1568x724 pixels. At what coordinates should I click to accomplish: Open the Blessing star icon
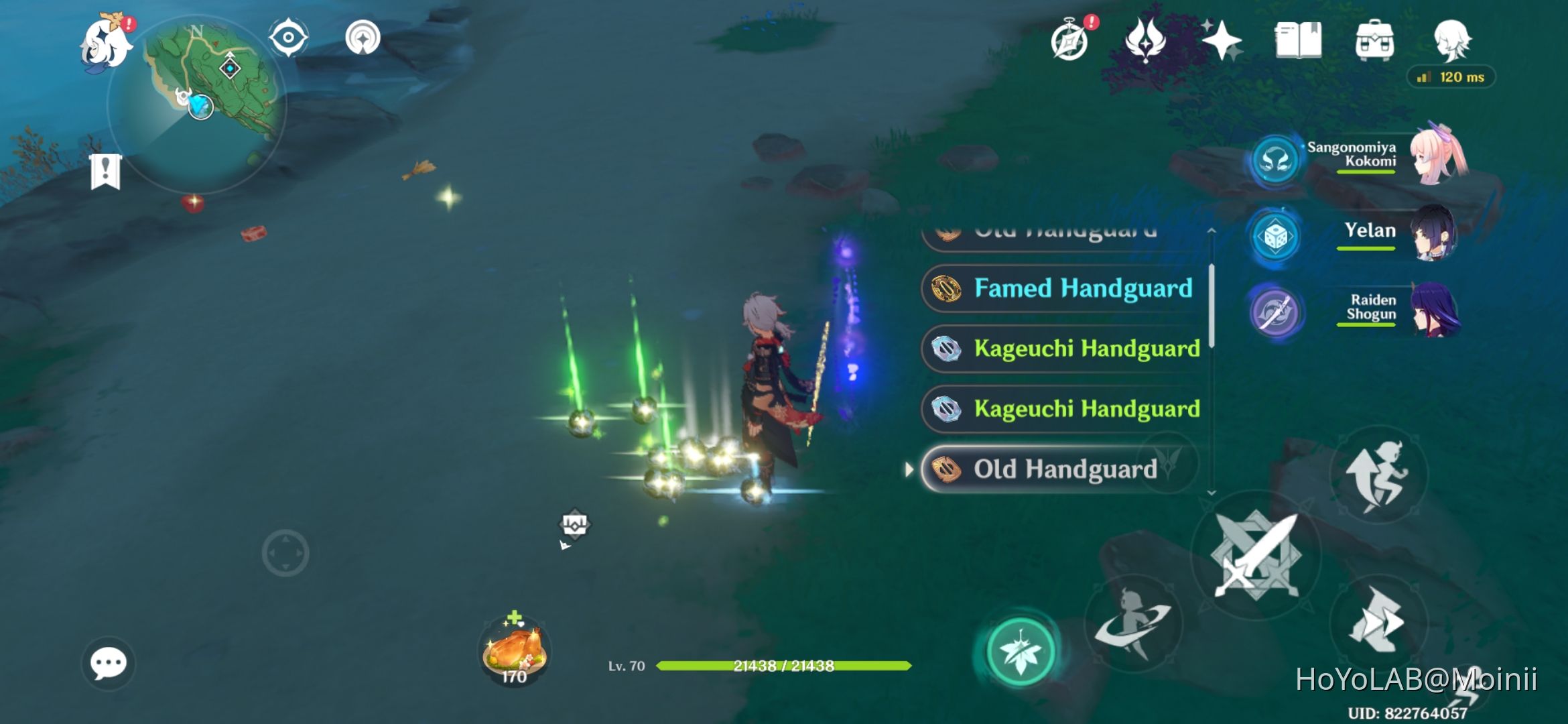coord(1221,40)
